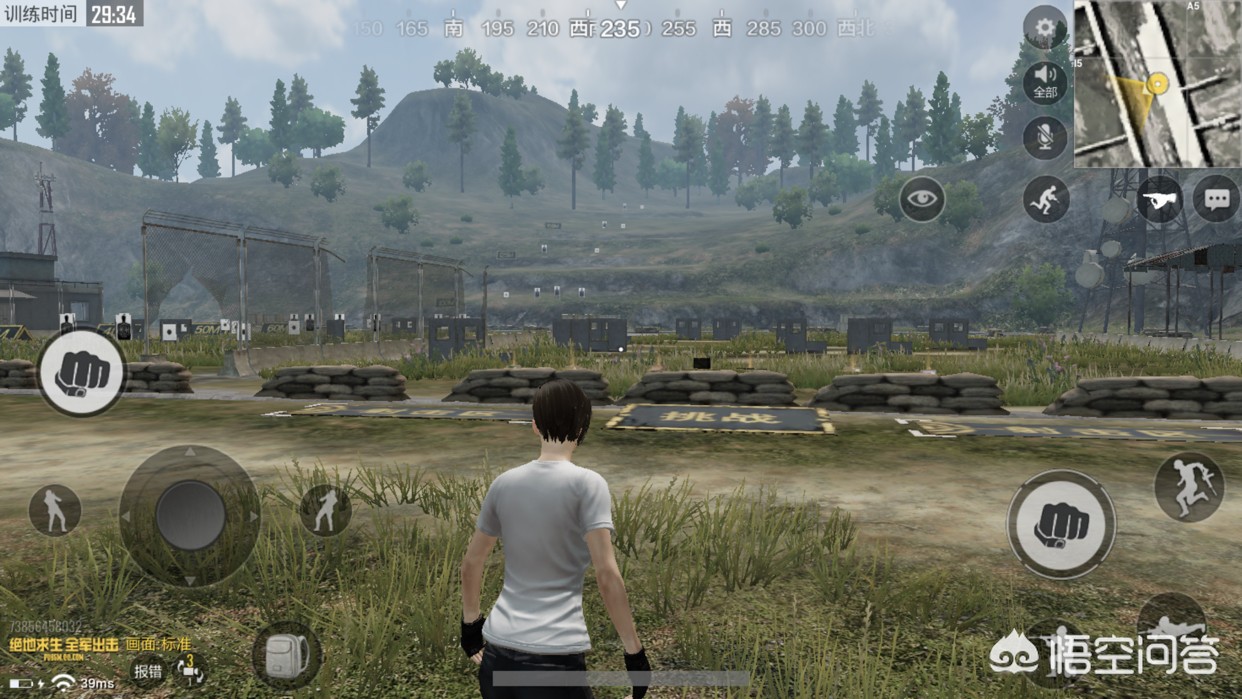Tap the fist button beside the jump icon
The image size is (1242, 699).
1061,524
